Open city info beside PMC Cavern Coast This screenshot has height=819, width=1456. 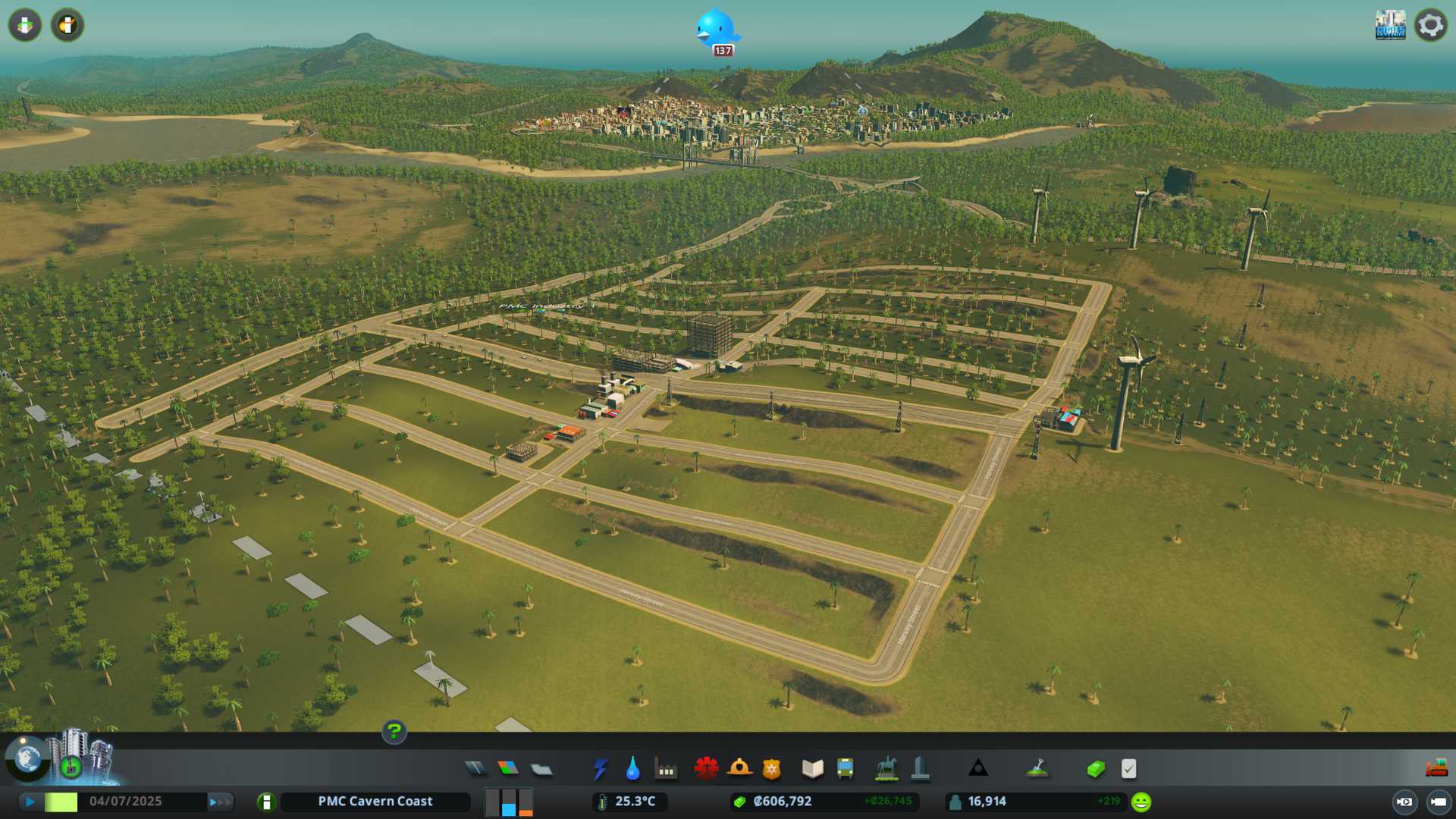266,802
